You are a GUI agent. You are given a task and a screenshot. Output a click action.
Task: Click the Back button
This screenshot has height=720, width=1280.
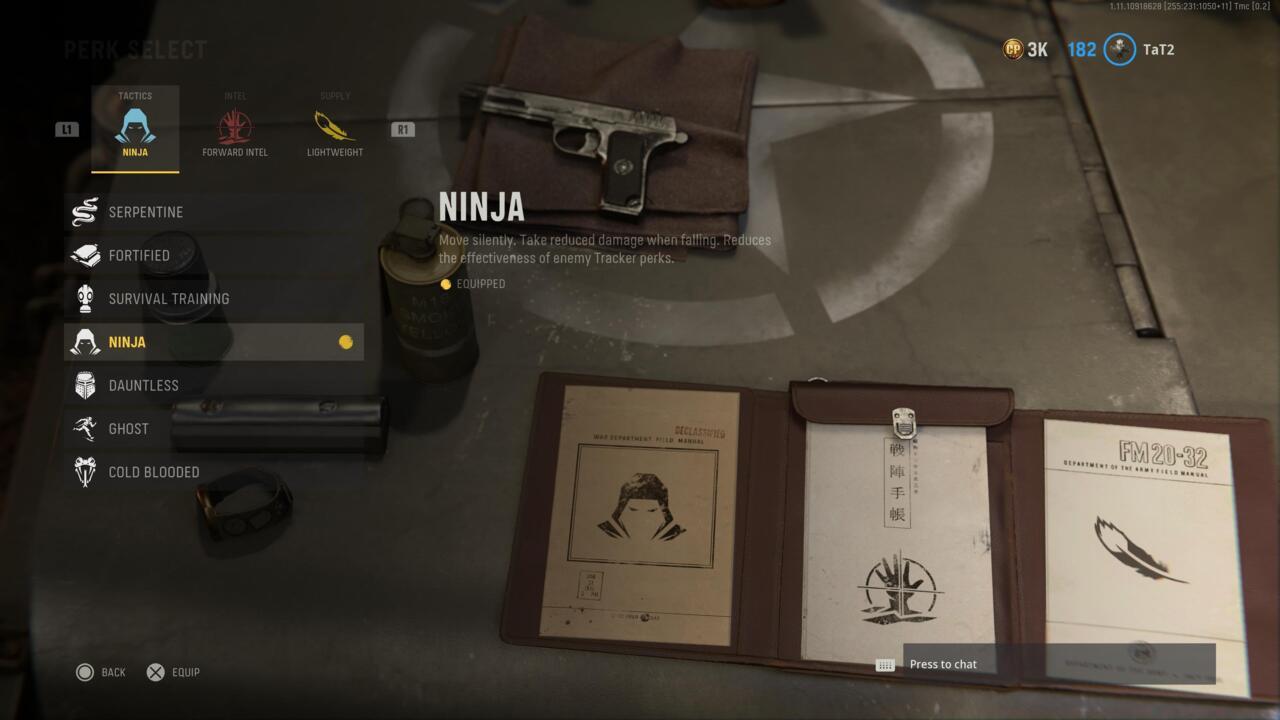click(x=99, y=672)
